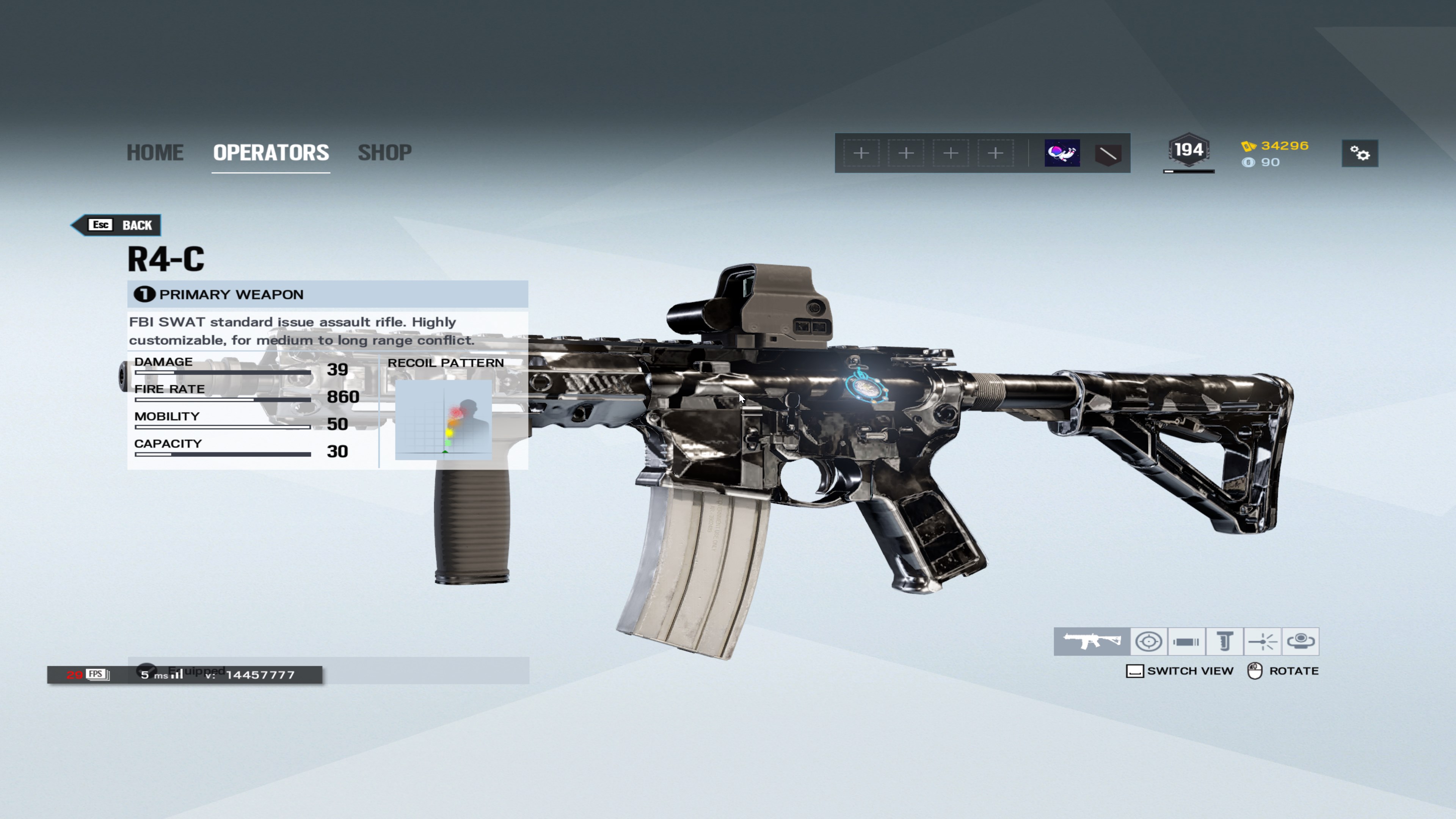Open the Shop tab

tap(384, 152)
